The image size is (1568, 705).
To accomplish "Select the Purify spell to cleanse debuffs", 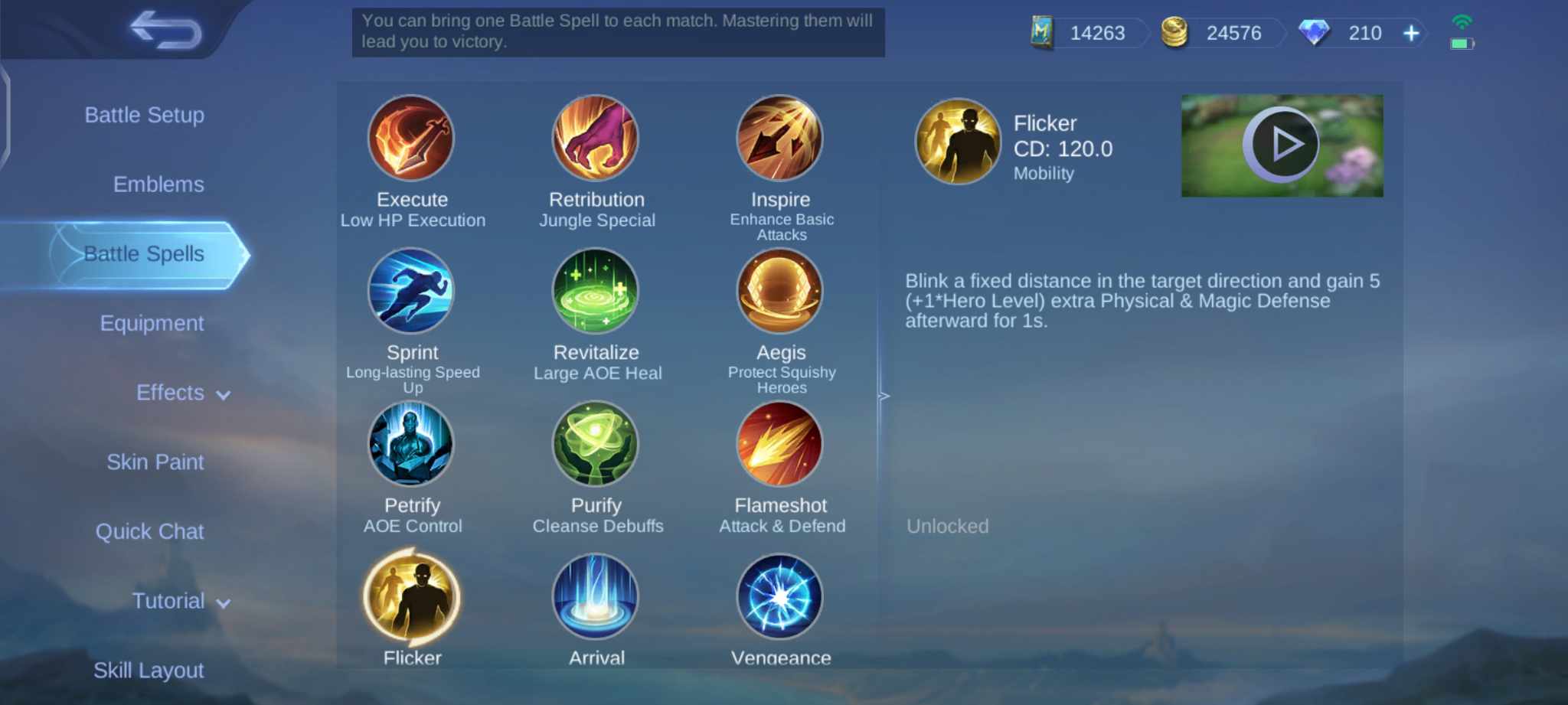I will point(596,445).
